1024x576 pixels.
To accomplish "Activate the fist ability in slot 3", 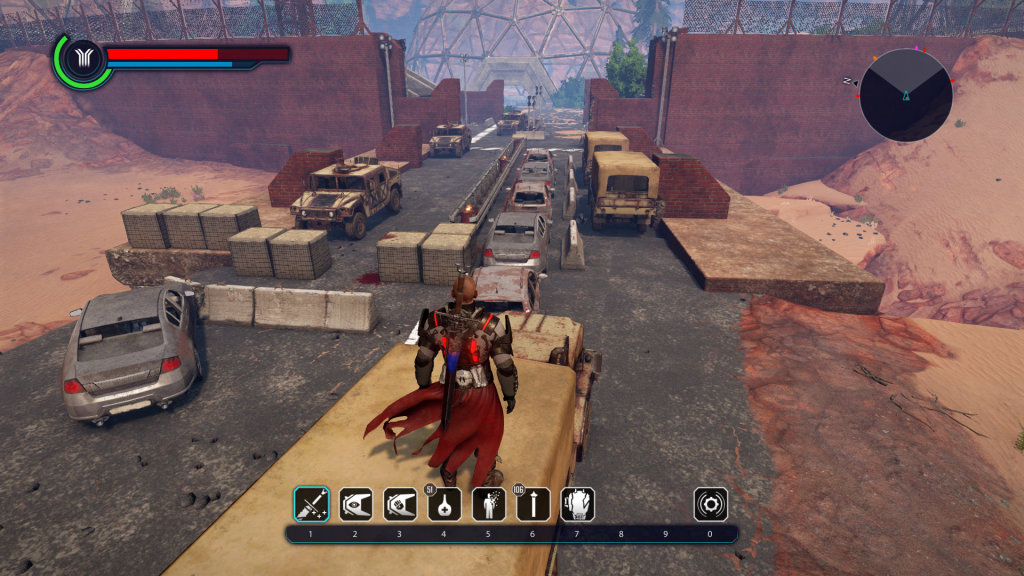I will click(400, 504).
